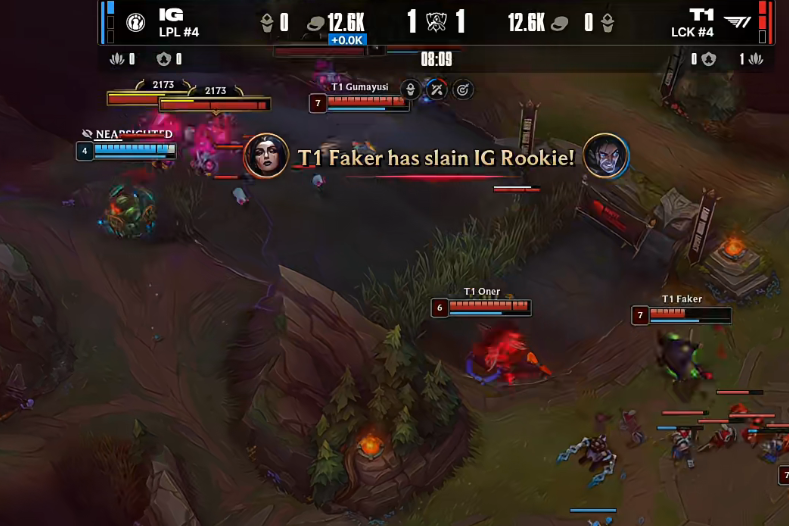Select the target icon below the timer
The image size is (789, 526).
pos(462,90)
